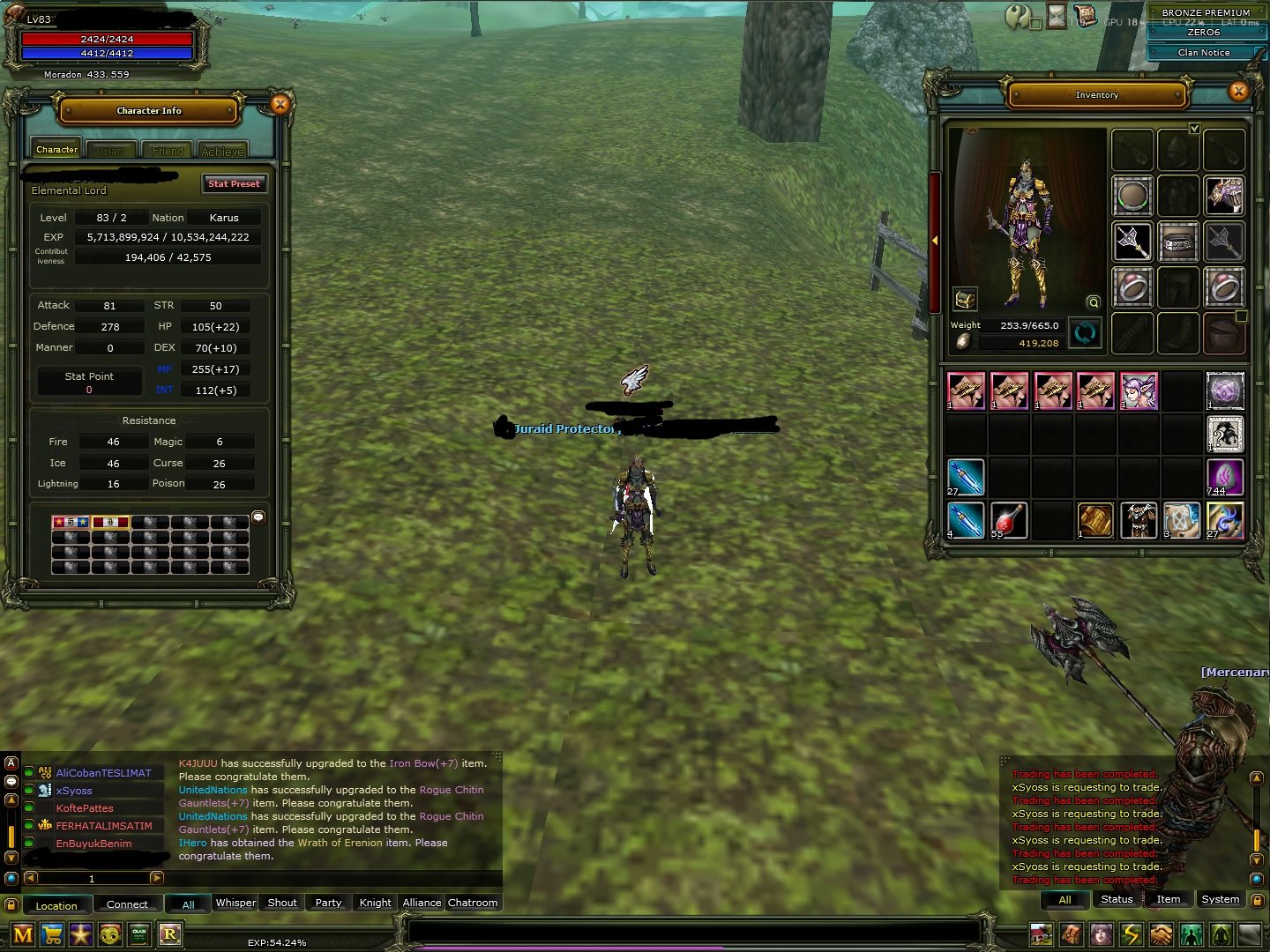Open the Clan Notice panel
Image resolution: width=1270 pixels, height=952 pixels.
1202,52
